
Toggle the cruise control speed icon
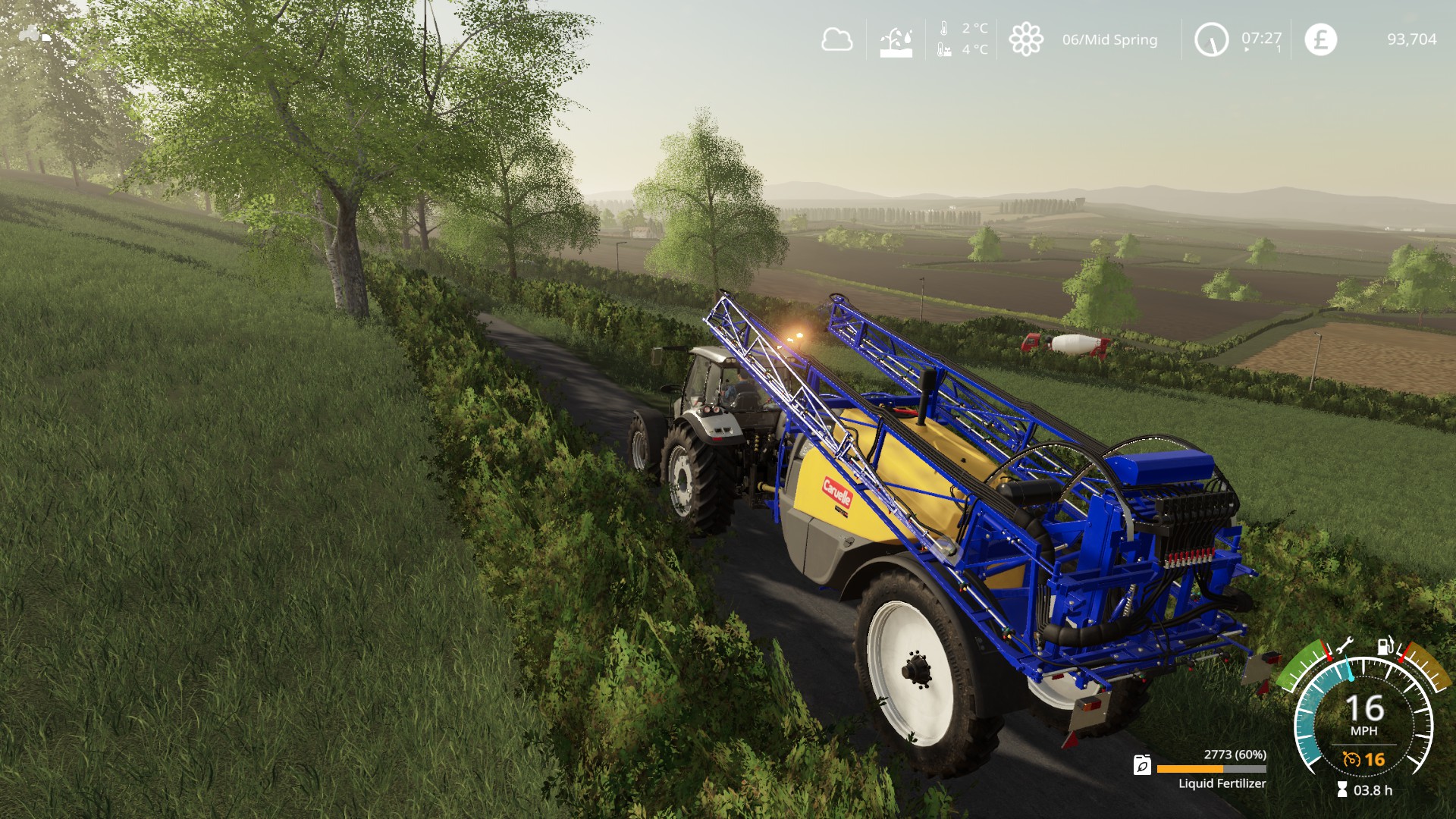(x=1351, y=759)
